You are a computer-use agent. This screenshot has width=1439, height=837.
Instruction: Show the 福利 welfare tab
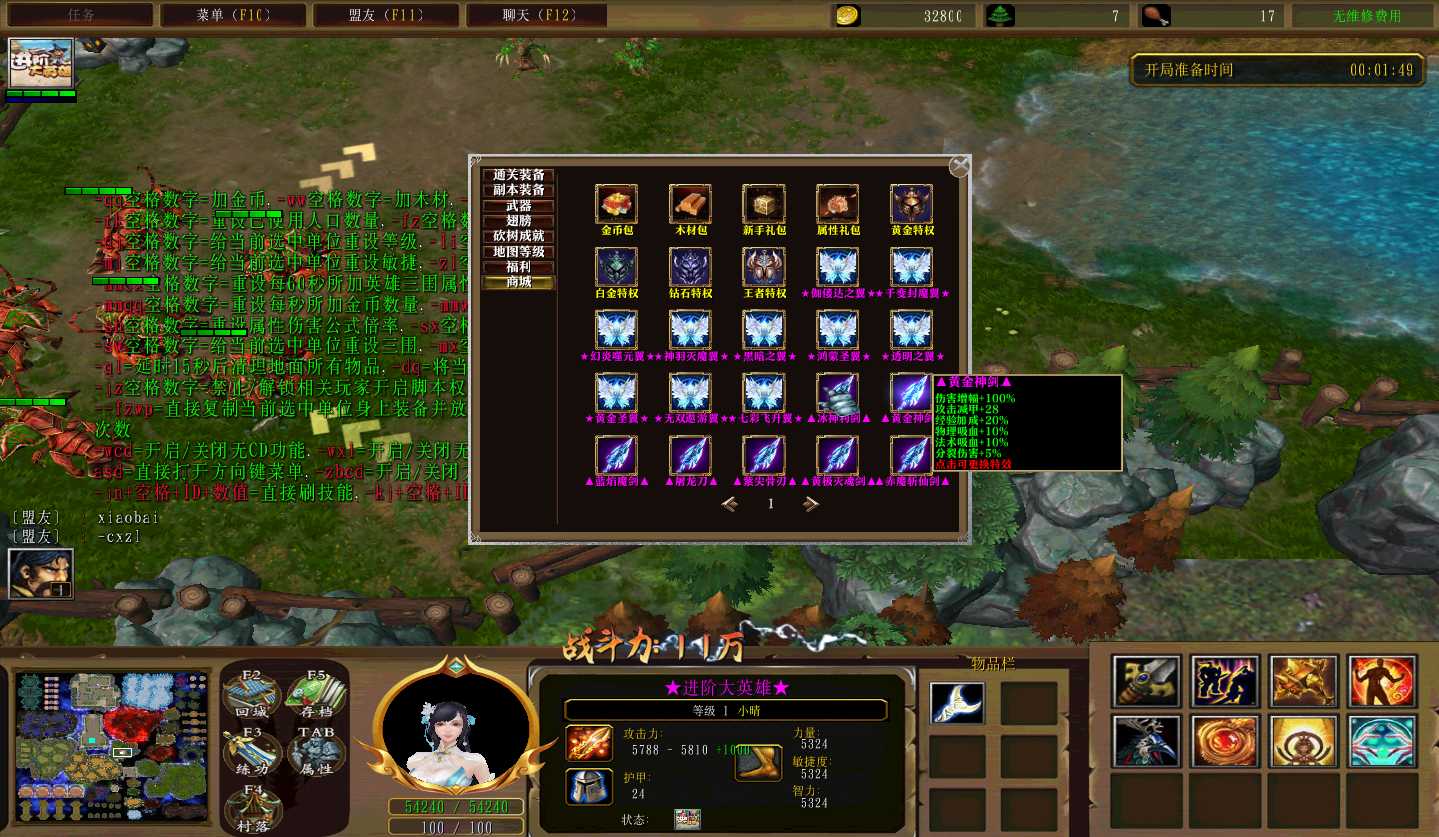[x=519, y=267]
